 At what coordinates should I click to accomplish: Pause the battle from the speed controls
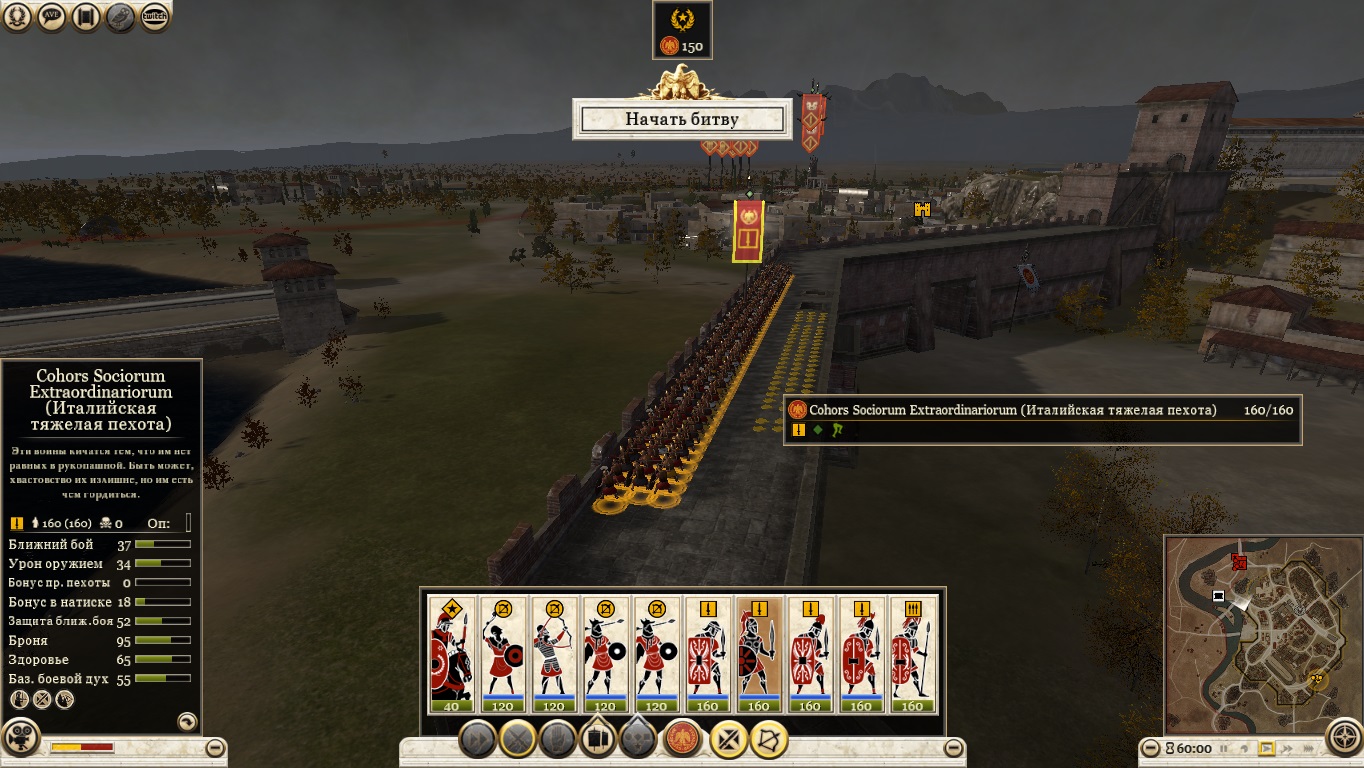coord(1222,748)
